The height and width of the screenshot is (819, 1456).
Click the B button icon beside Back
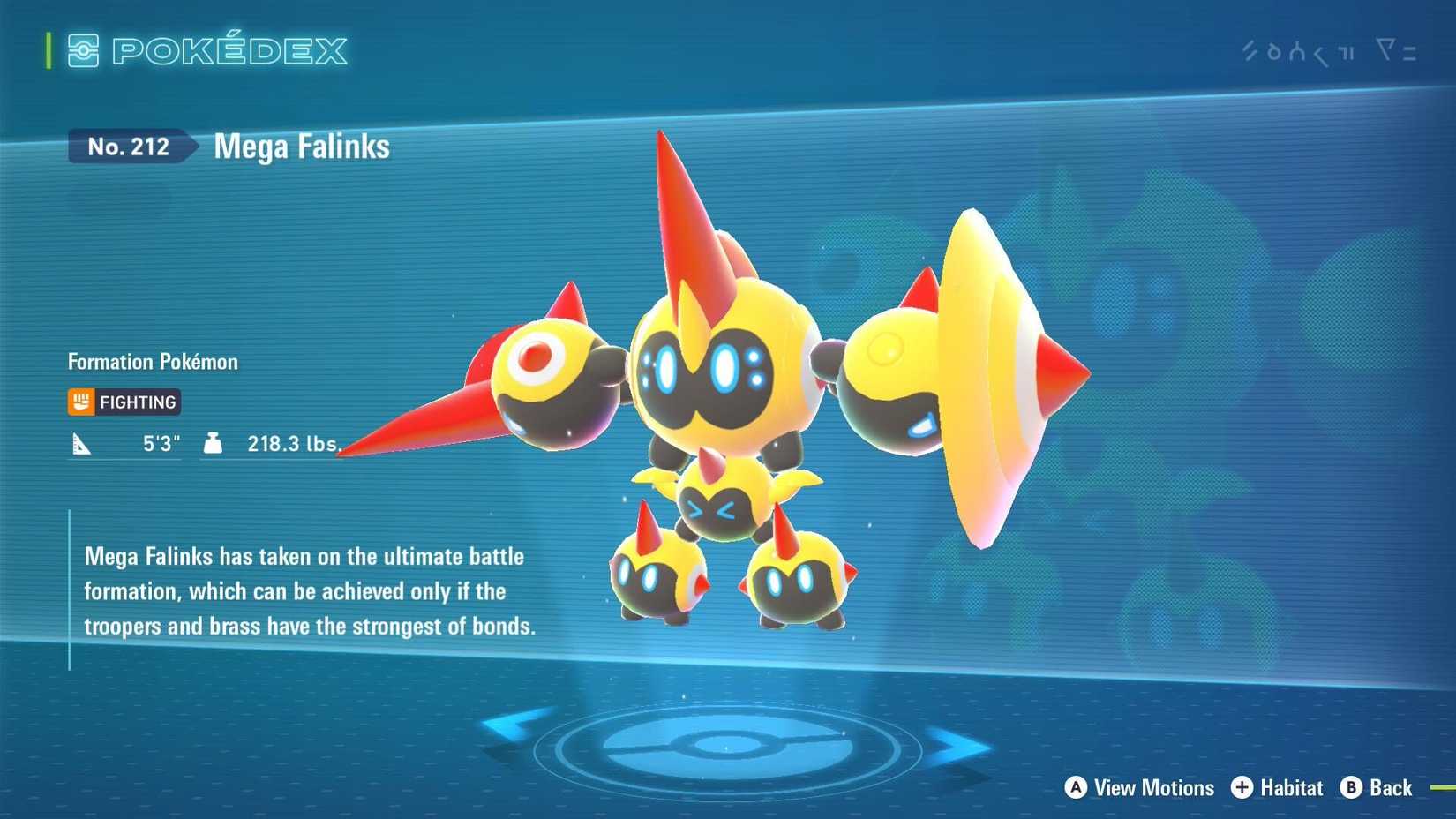pos(1350,788)
